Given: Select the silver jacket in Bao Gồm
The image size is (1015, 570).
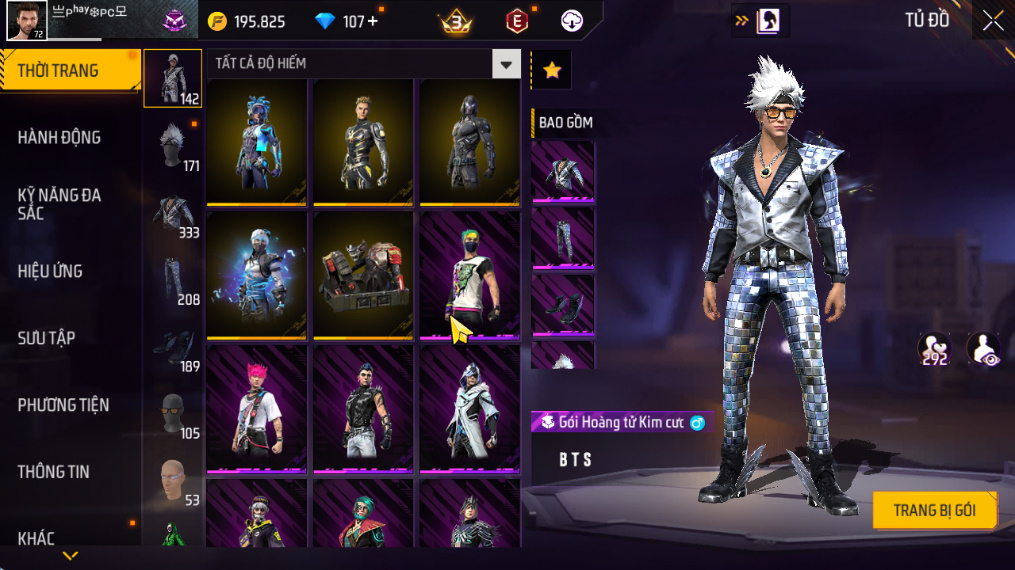Looking at the screenshot, I should pos(562,173).
